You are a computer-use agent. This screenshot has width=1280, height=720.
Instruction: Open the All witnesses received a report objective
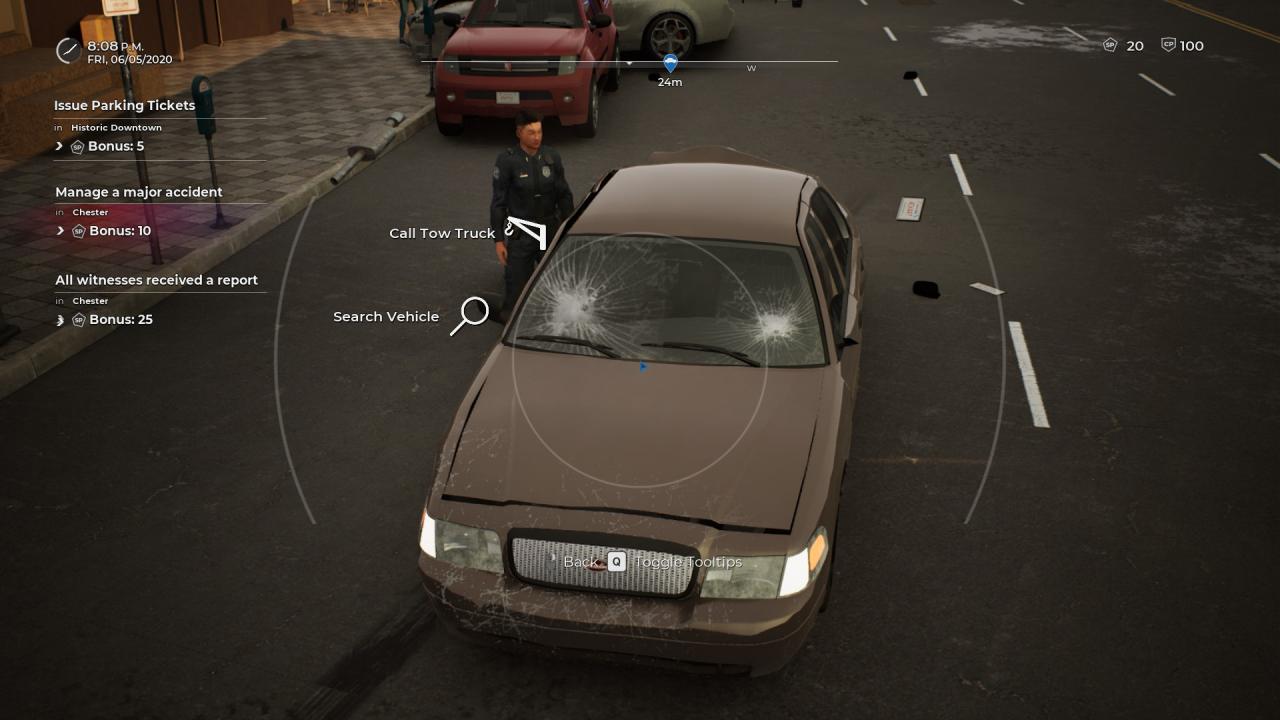[156, 280]
